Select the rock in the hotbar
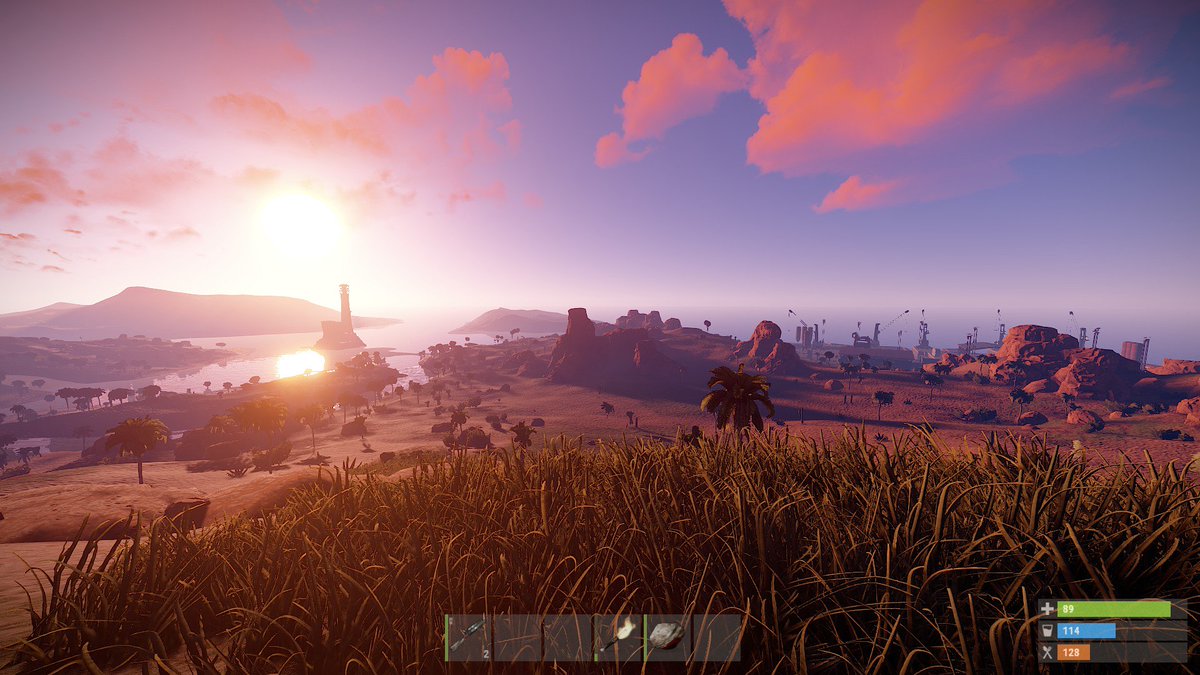 667,637
